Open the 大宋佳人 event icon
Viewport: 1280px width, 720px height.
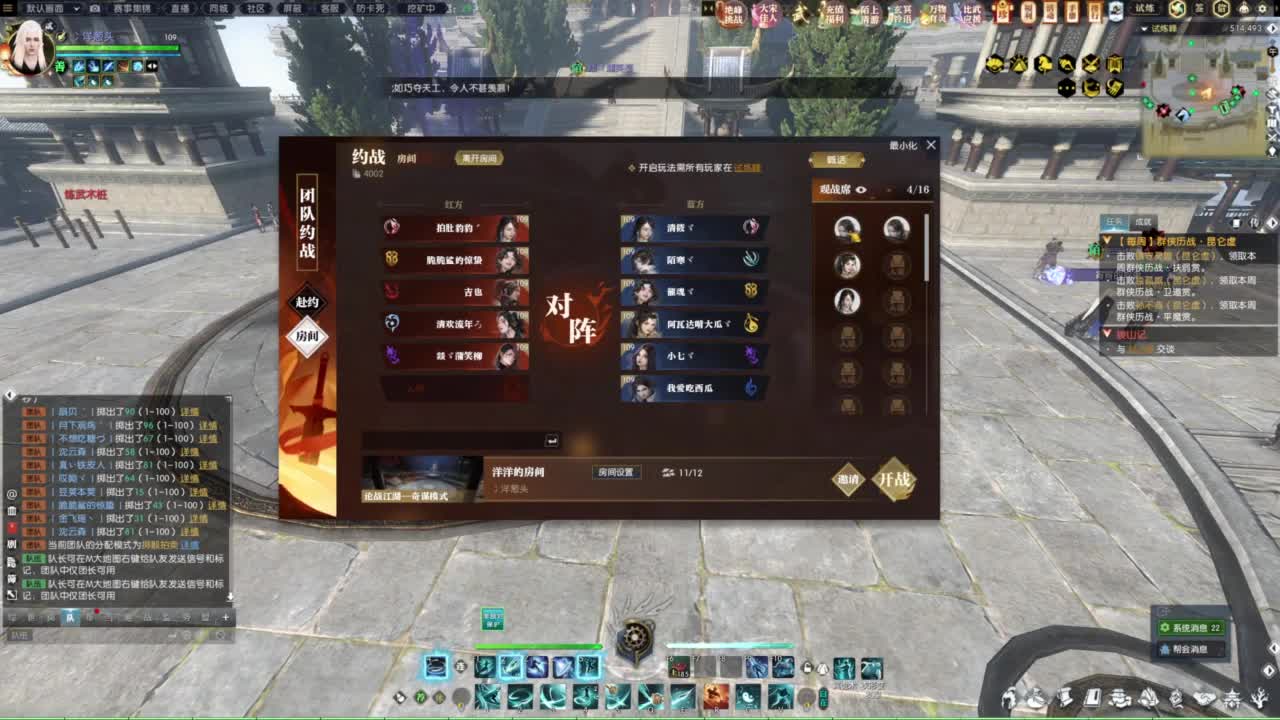click(768, 15)
